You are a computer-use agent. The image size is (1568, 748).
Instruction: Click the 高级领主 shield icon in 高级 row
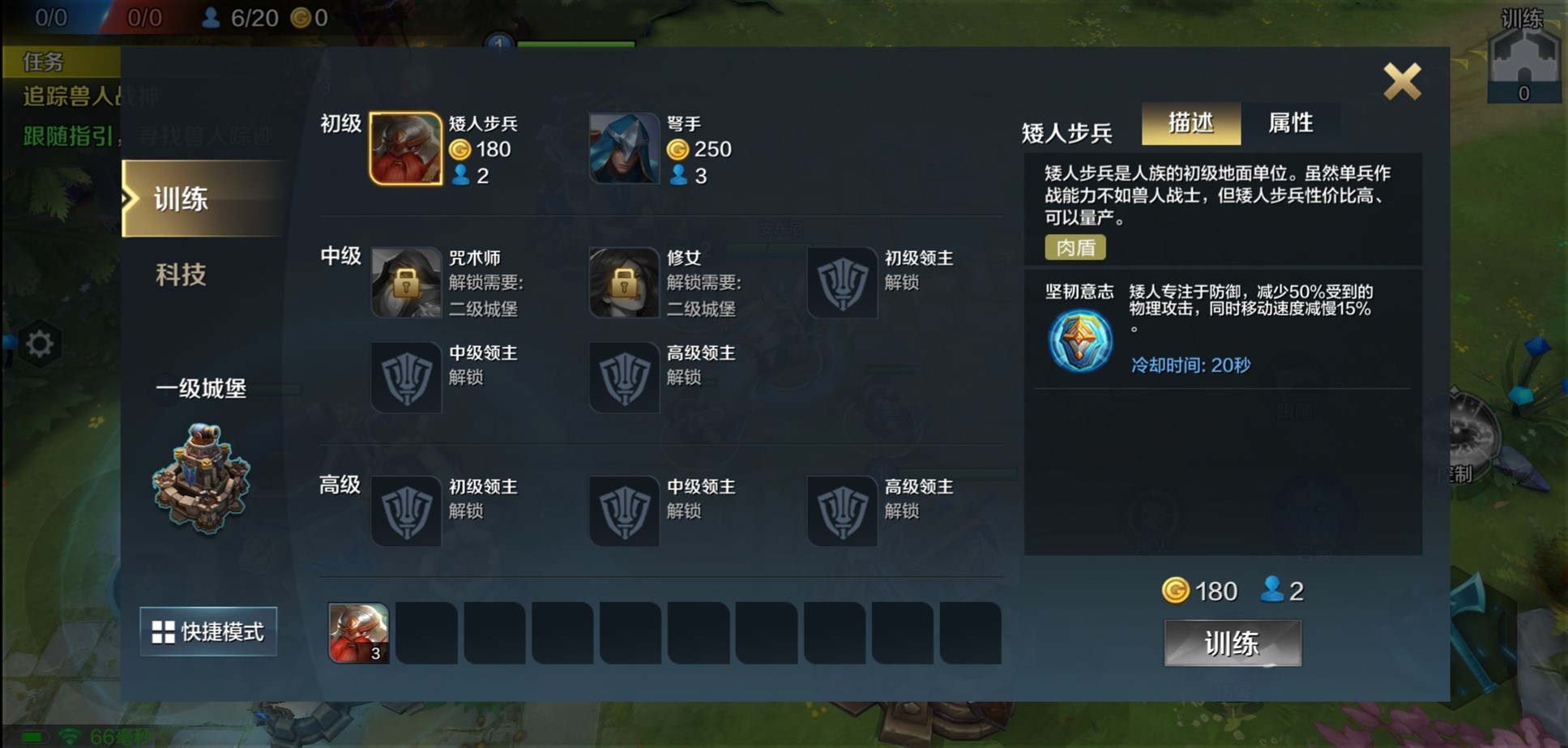click(843, 511)
